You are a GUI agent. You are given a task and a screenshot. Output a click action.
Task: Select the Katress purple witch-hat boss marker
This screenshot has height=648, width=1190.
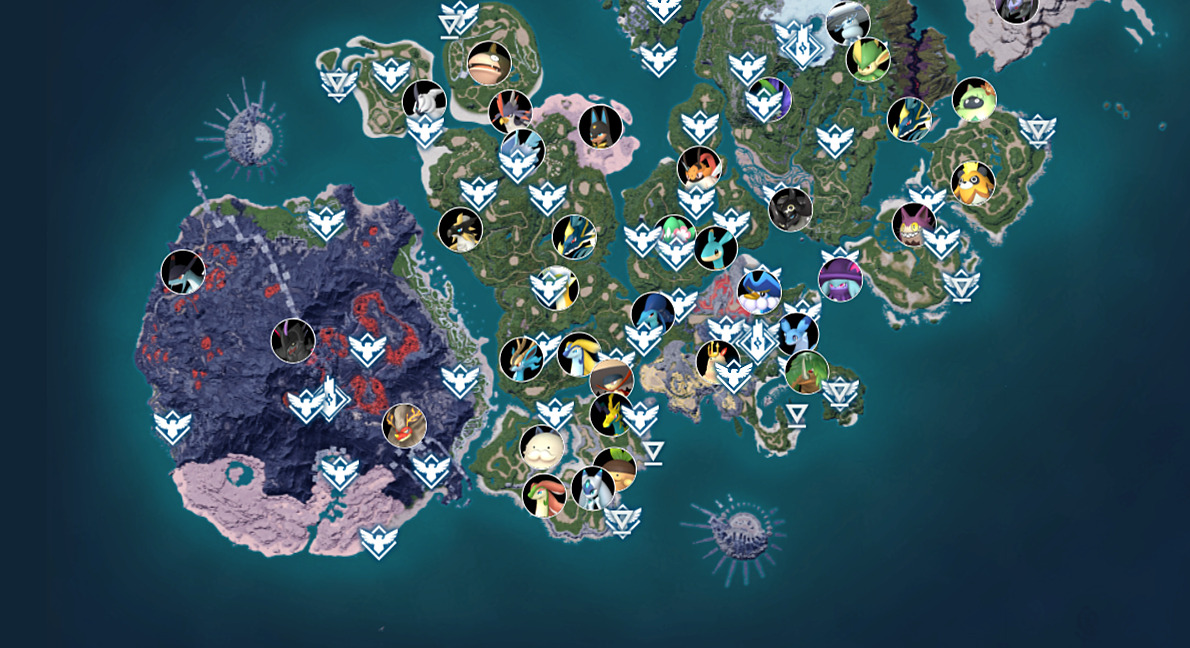840,279
